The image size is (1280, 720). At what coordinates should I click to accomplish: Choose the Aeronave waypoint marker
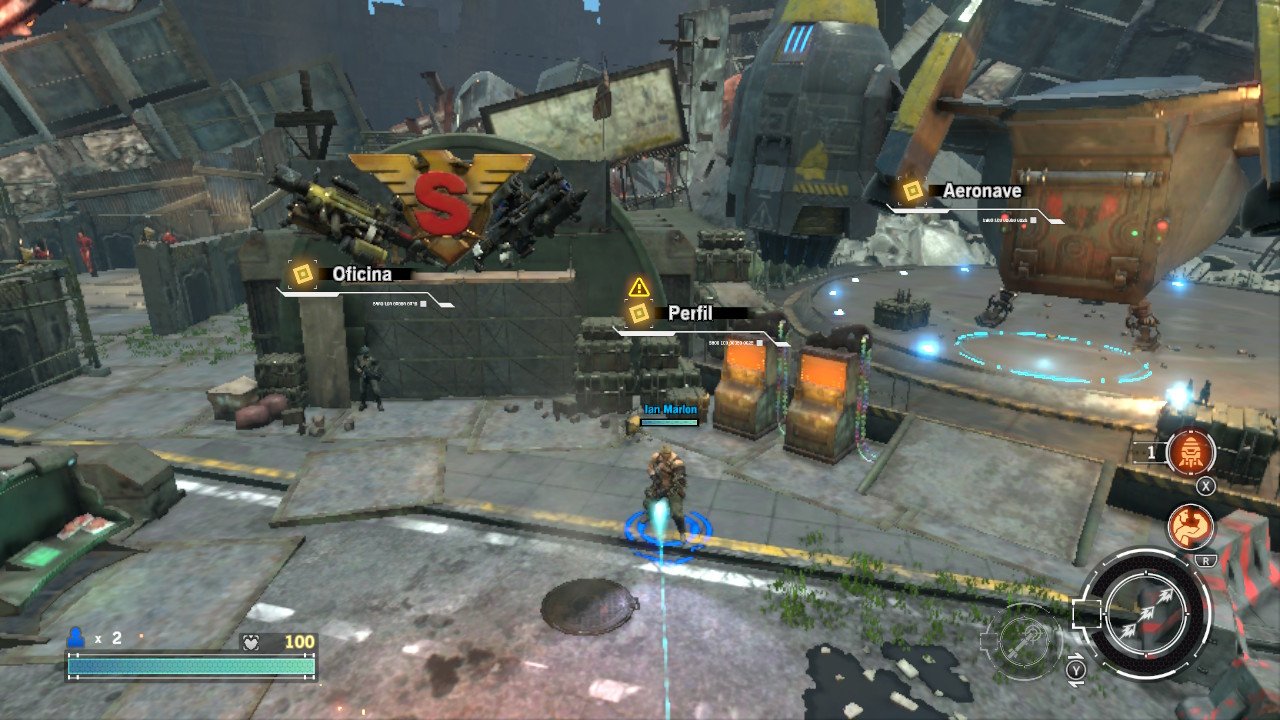[912, 191]
